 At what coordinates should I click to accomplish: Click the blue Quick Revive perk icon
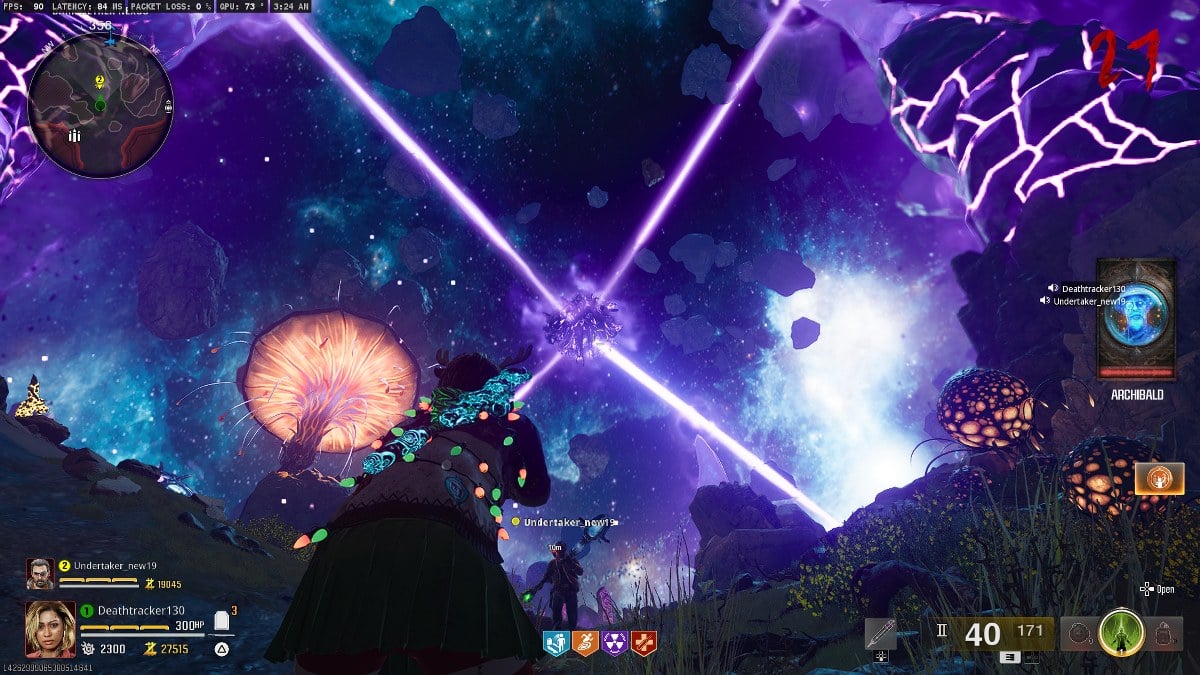pos(555,643)
